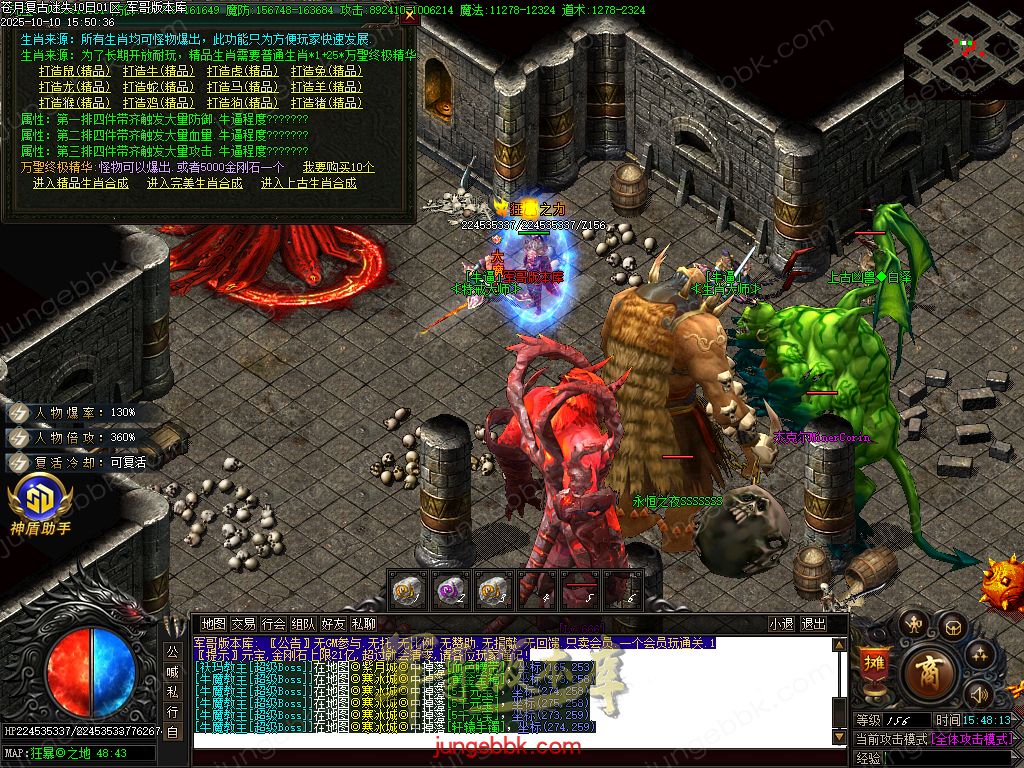1024x768 pixels.
Task: Exit the game with 退出
Action: [814, 624]
